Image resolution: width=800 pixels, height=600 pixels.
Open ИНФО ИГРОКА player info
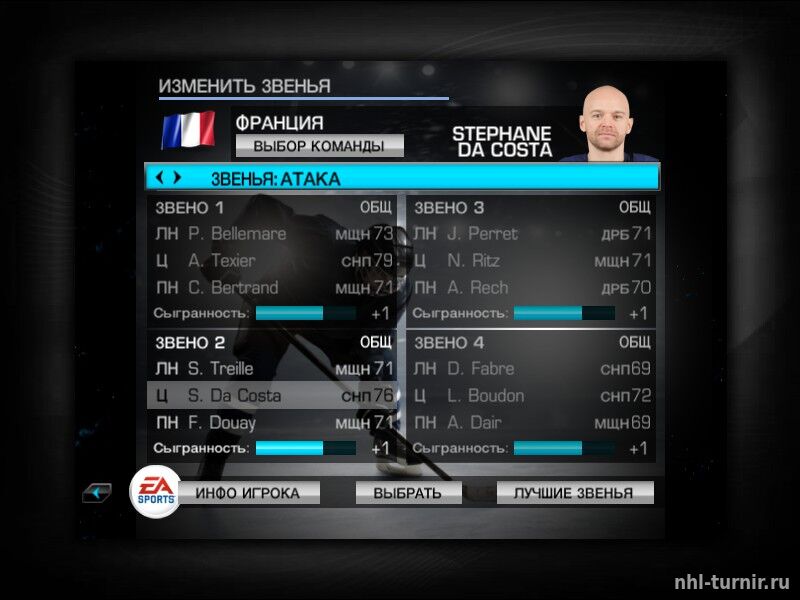tap(256, 493)
